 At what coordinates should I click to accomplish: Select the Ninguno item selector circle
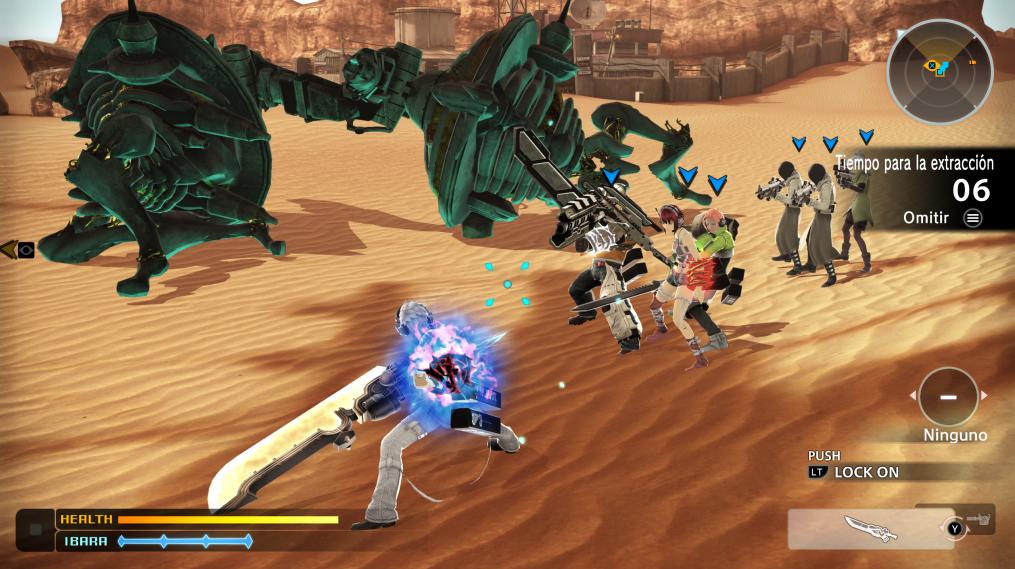[x=947, y=396]
